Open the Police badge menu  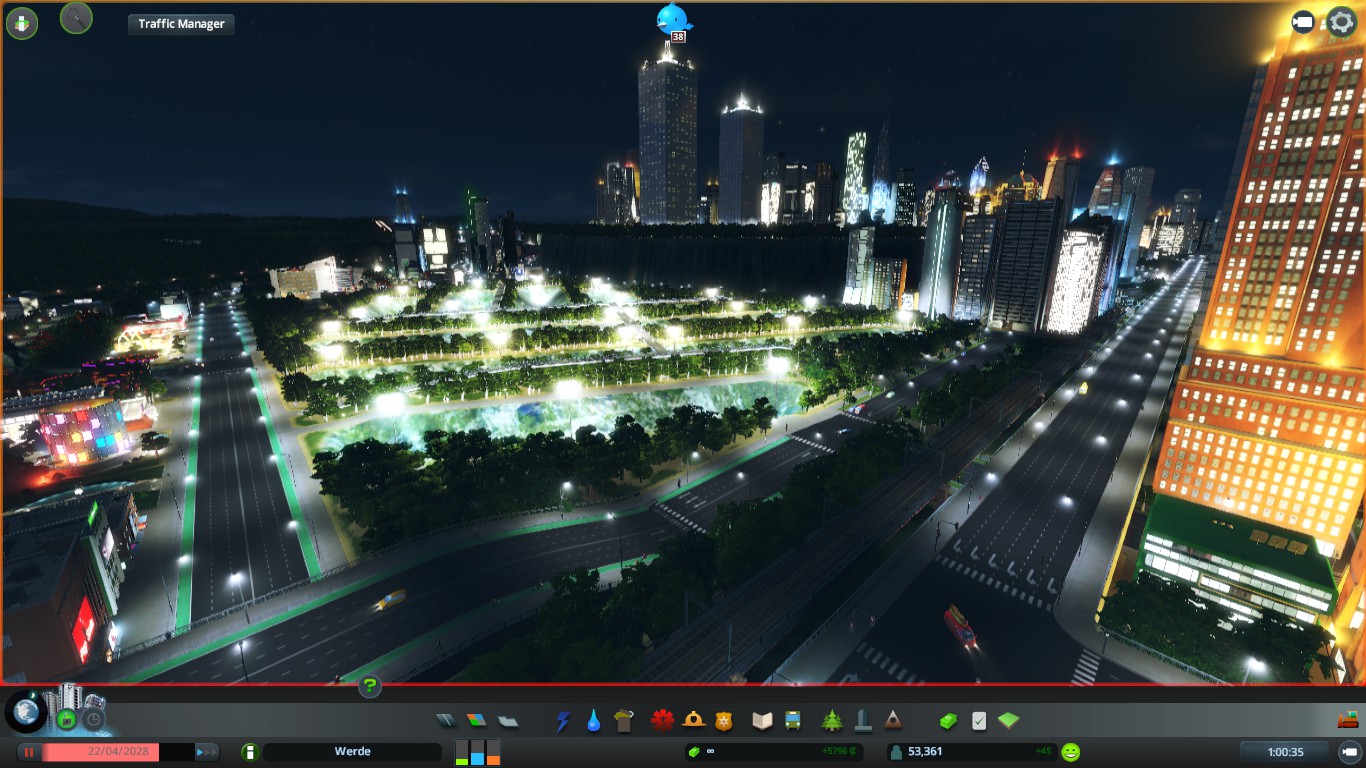[724, 720]
